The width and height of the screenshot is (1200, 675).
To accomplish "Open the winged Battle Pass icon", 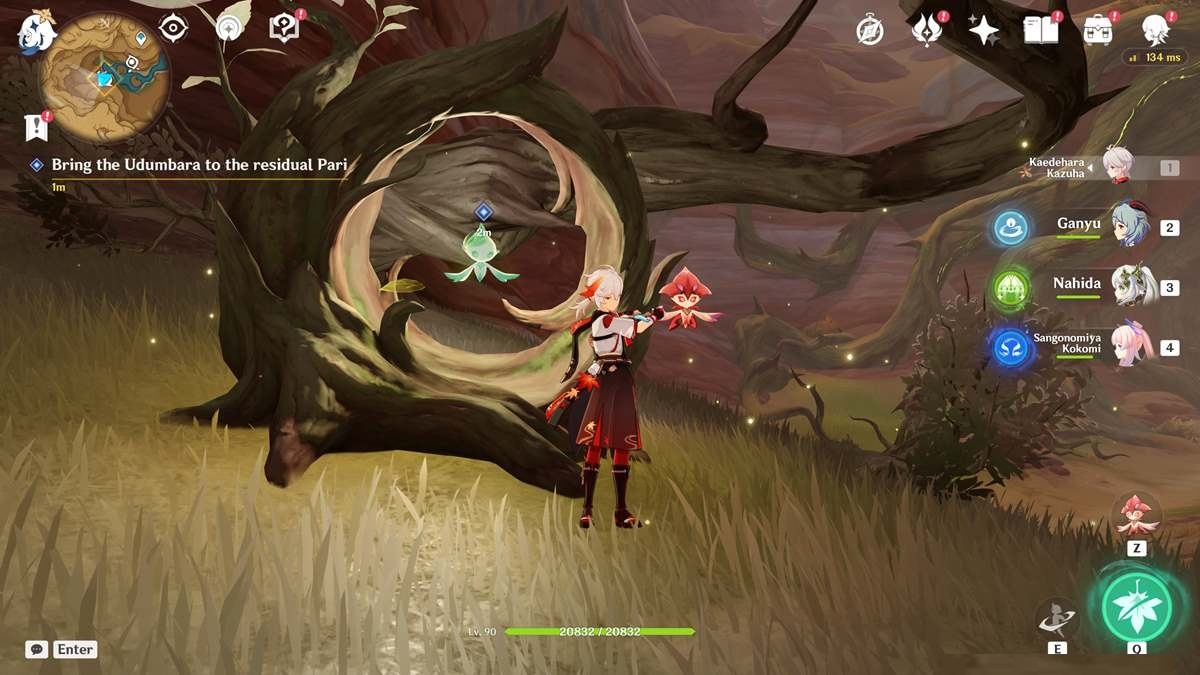I will [x=927, y=30].
